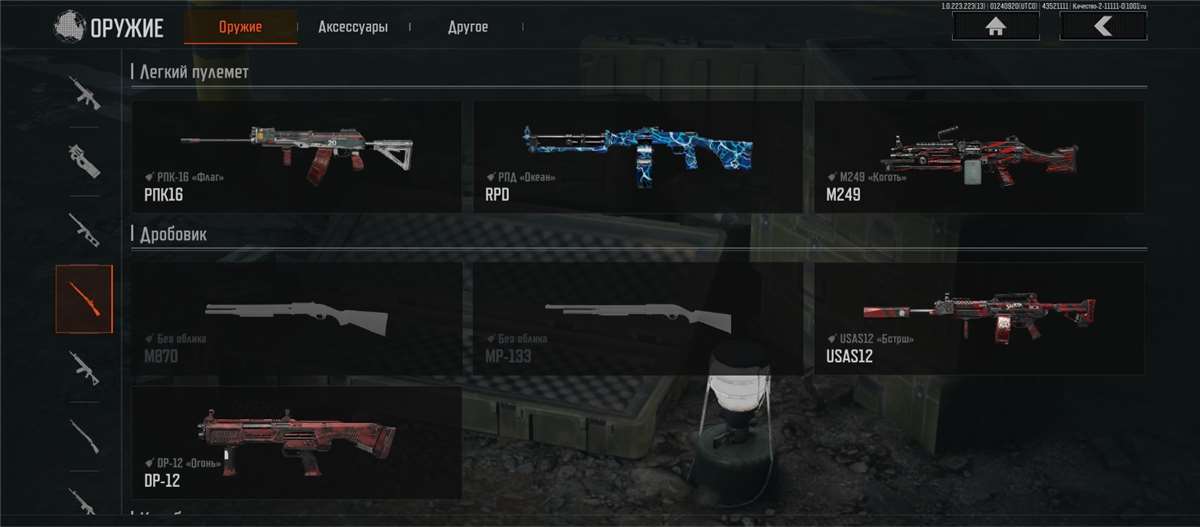Switch to the Оружие tab
1200x527 pixels.
click(240, 27)
